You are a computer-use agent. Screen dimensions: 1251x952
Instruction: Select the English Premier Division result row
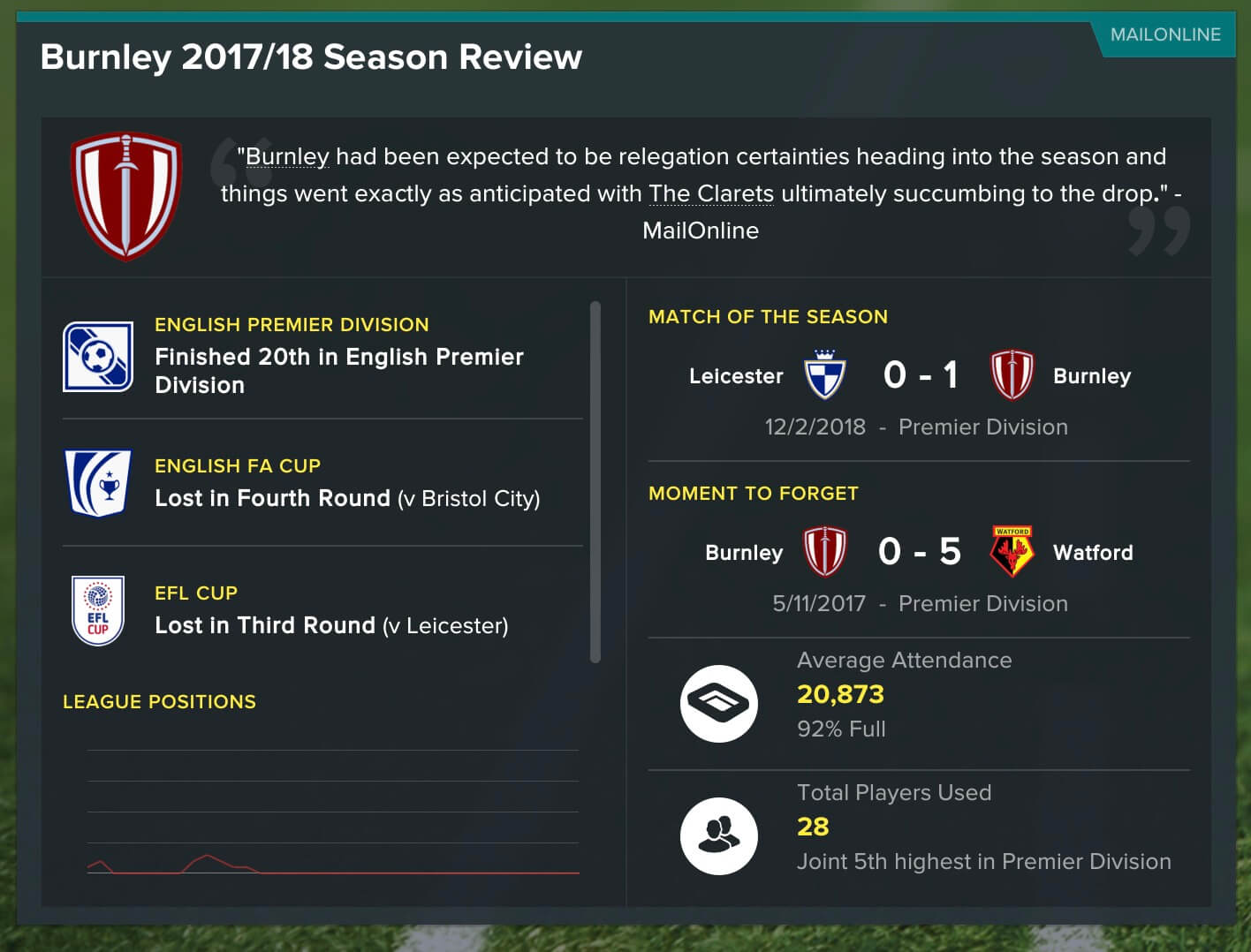(322, 358)
